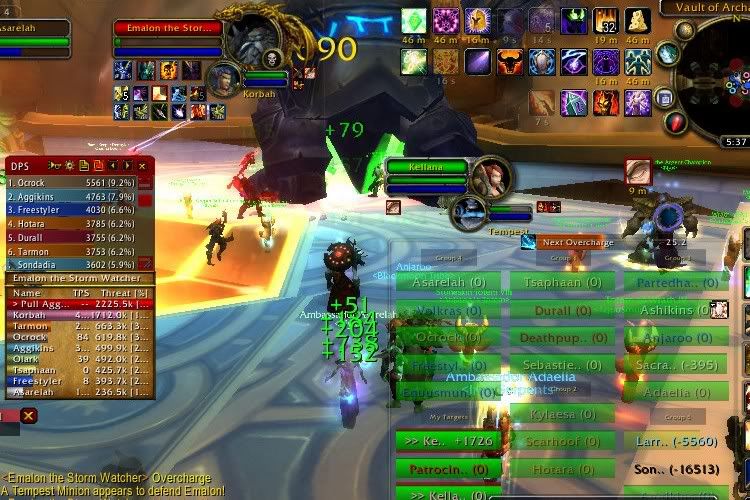The image size is (750, 500).
Task: Select the Sacra.. (-395) raid frame
Action: (677, 365)
